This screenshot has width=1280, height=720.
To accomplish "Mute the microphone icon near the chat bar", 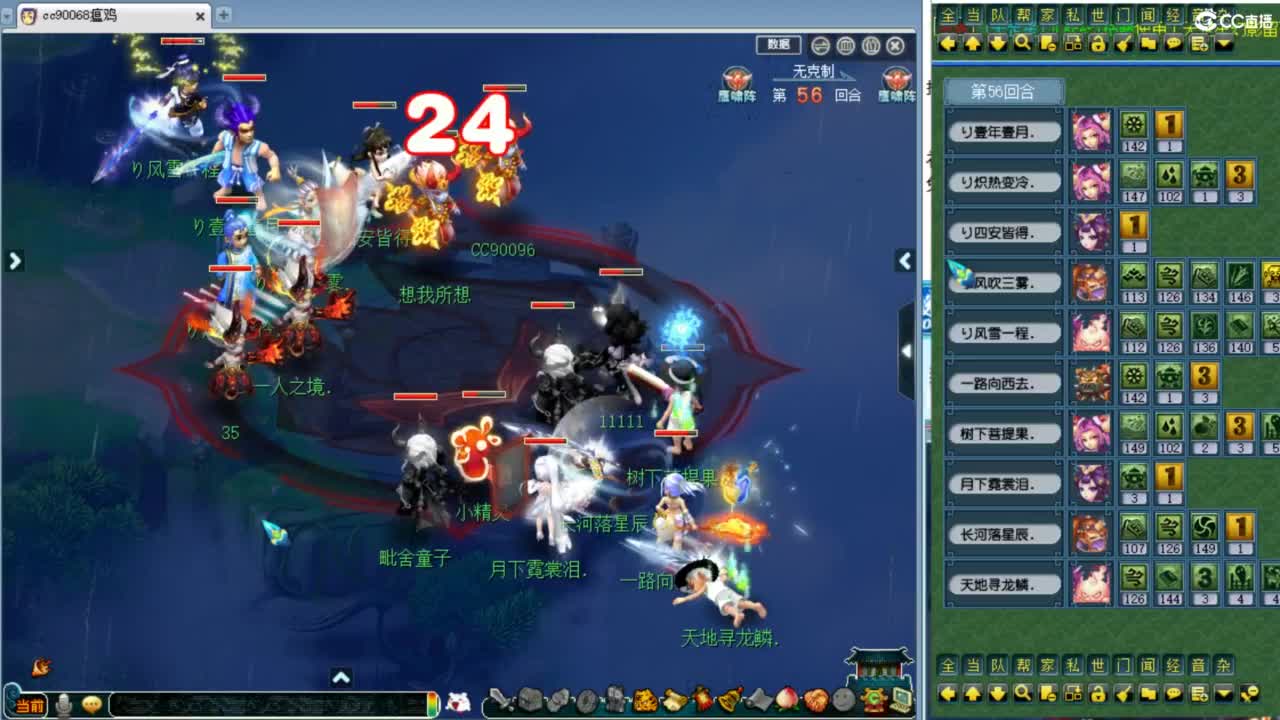I will pos(62,700).
